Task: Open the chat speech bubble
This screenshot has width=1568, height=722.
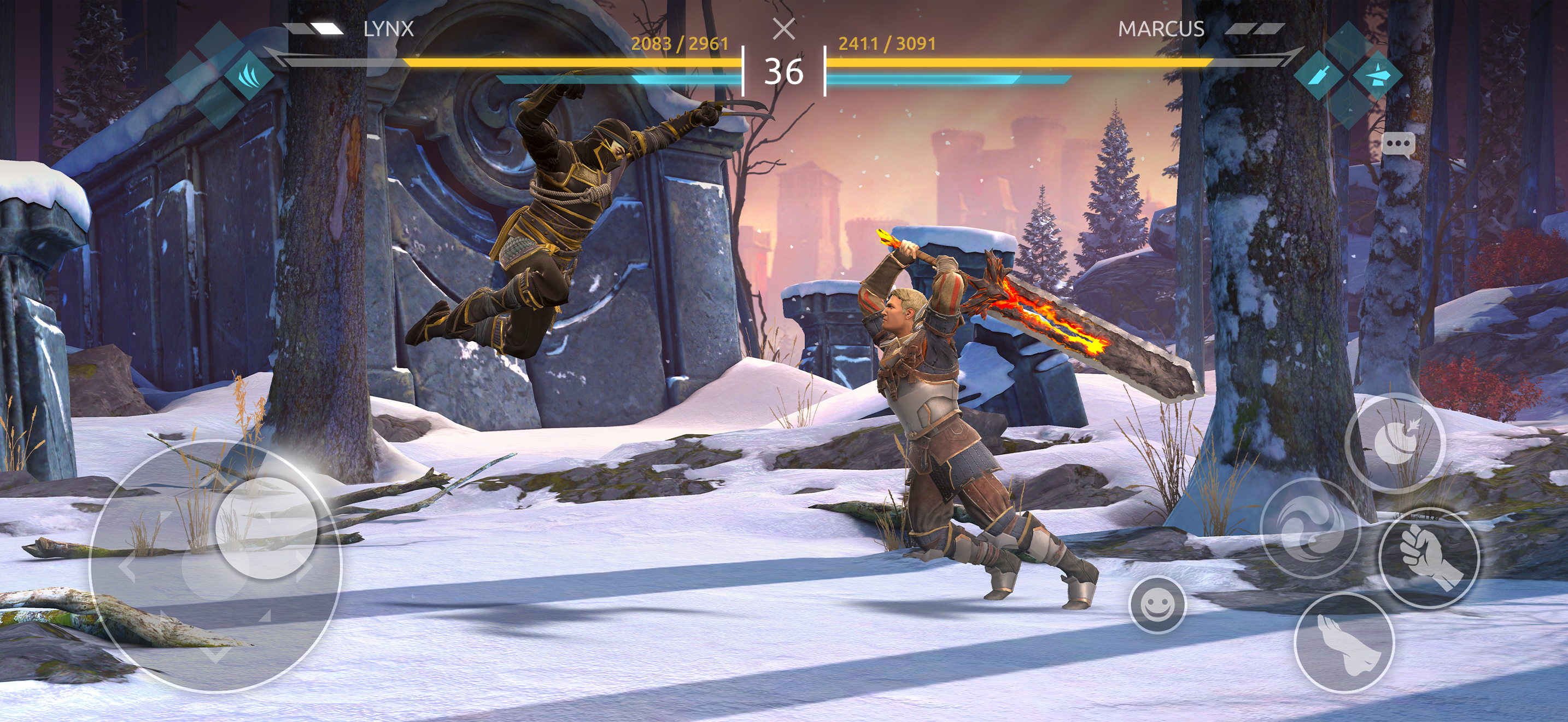Action: [x=1397, y=145]
